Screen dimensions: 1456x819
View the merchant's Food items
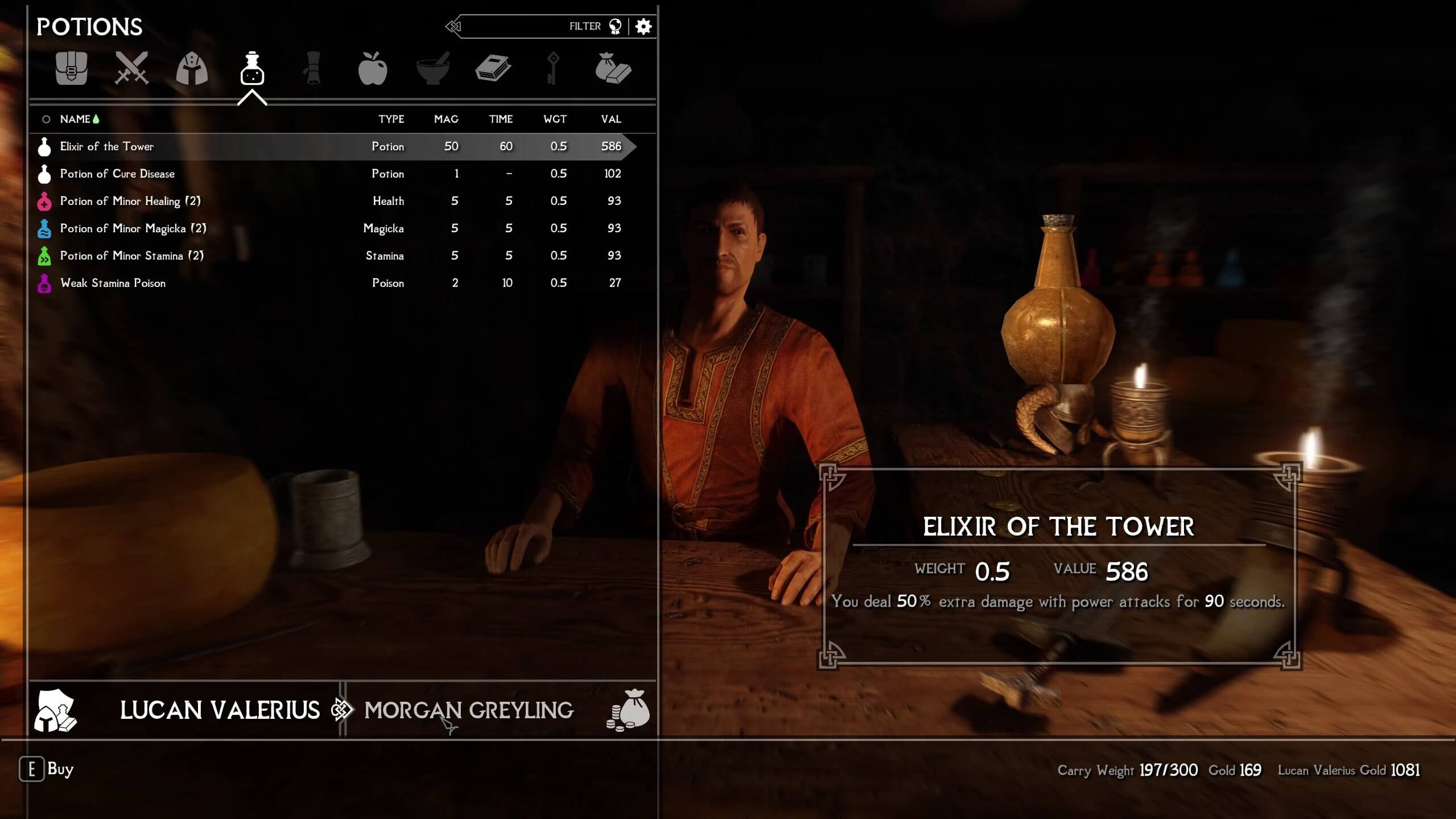[374, 68]
